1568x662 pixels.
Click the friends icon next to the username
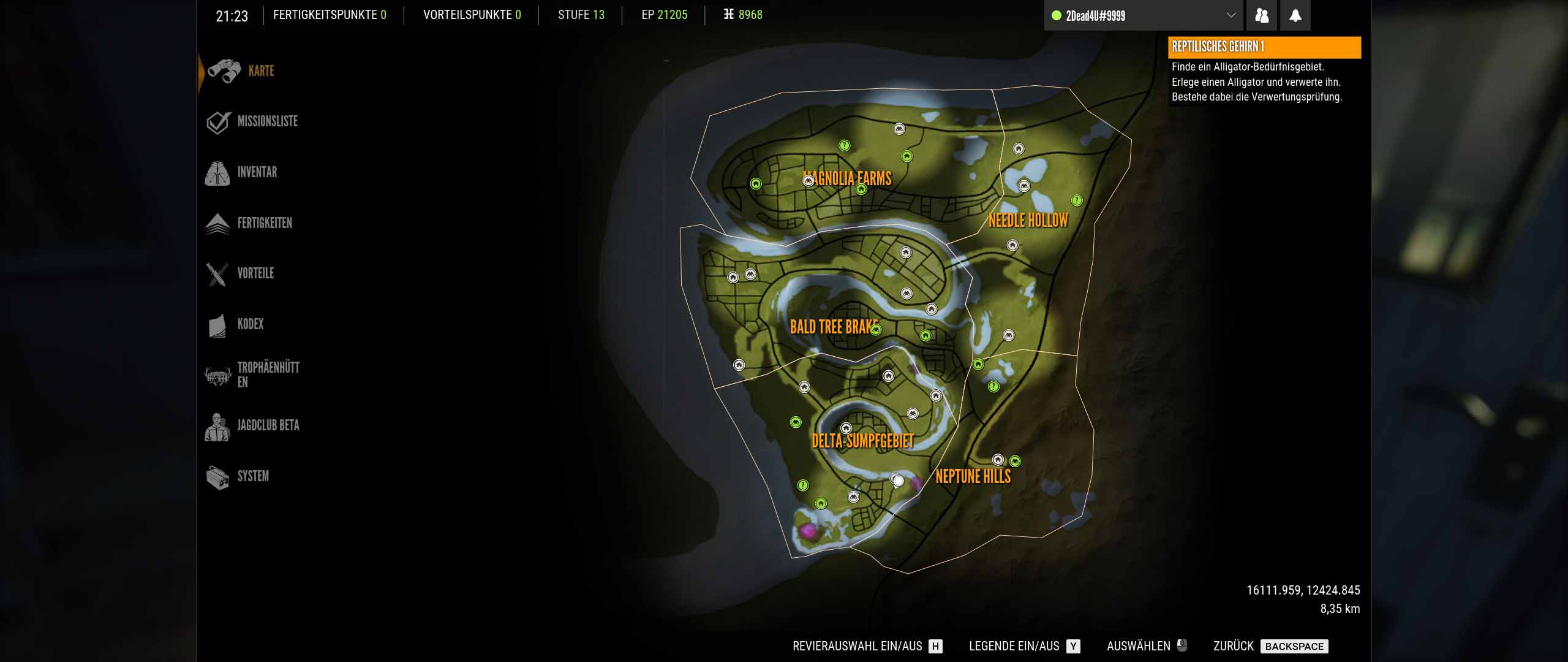pyautogui.click(x=1262, y=15)
